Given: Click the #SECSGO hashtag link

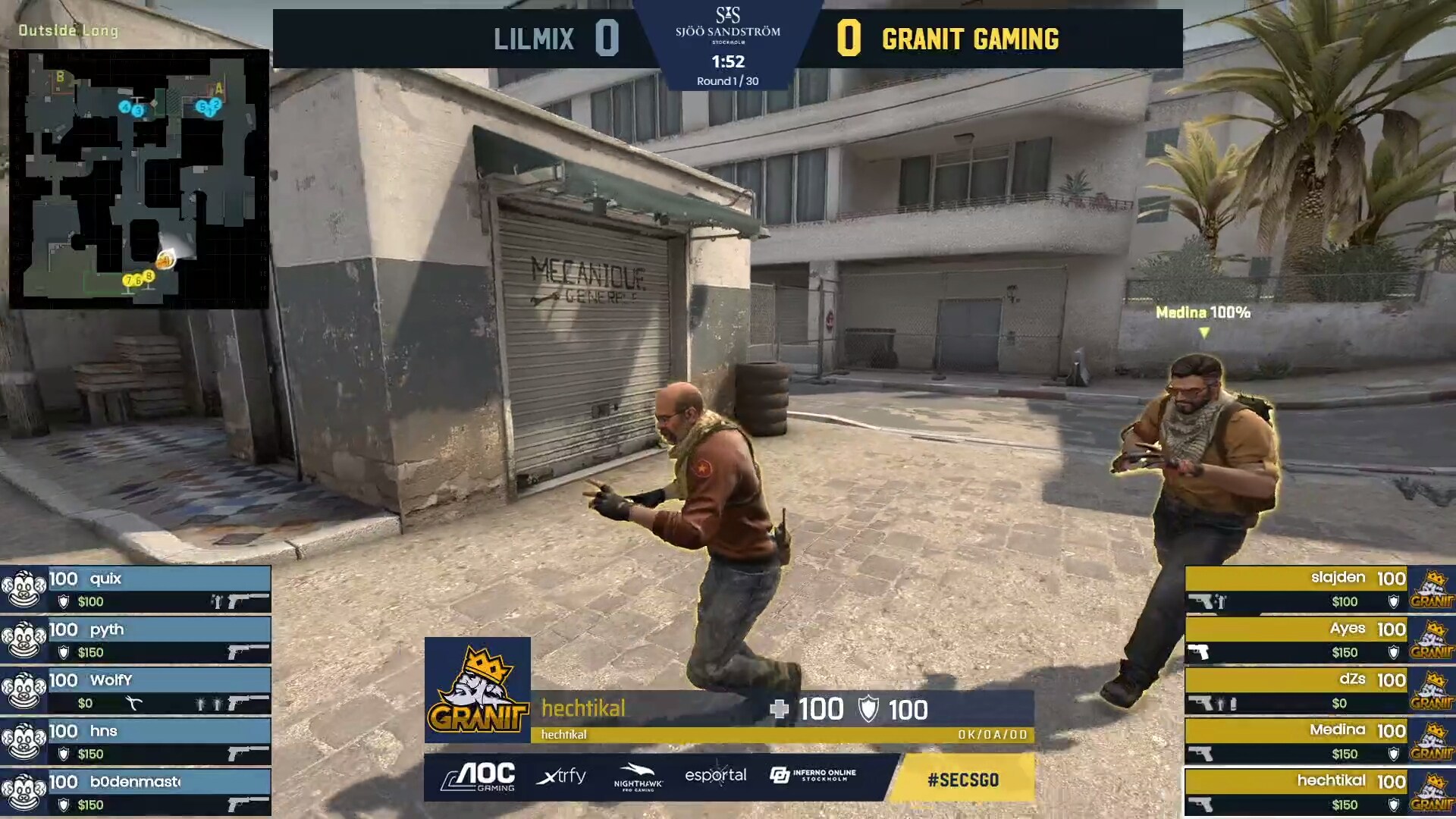Looking at the screenshot, I should pyautogui.click(x=963, y=779).
